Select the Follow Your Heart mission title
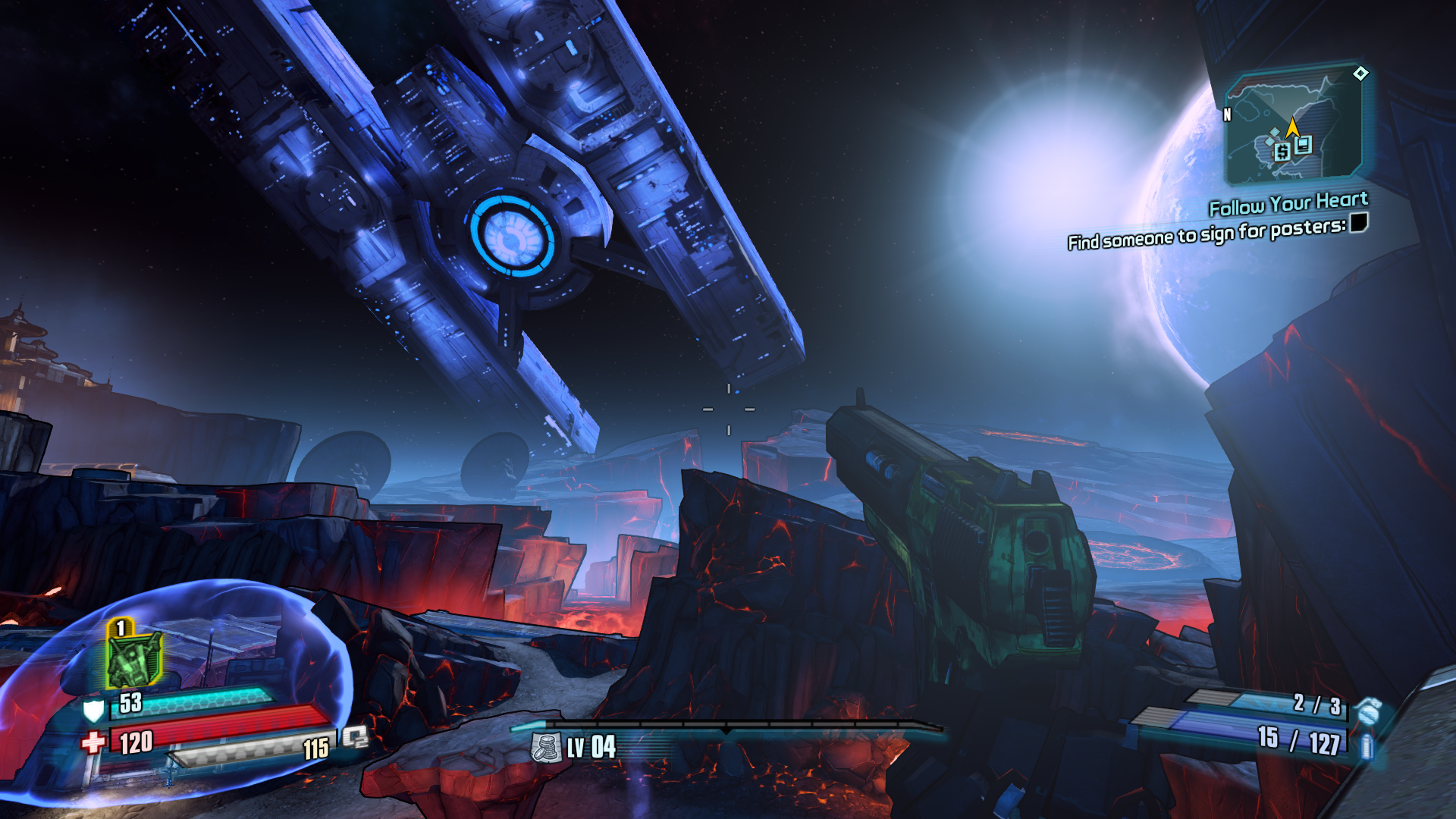This screenshot has height=819, width=1456. [x=1288, y=203]
